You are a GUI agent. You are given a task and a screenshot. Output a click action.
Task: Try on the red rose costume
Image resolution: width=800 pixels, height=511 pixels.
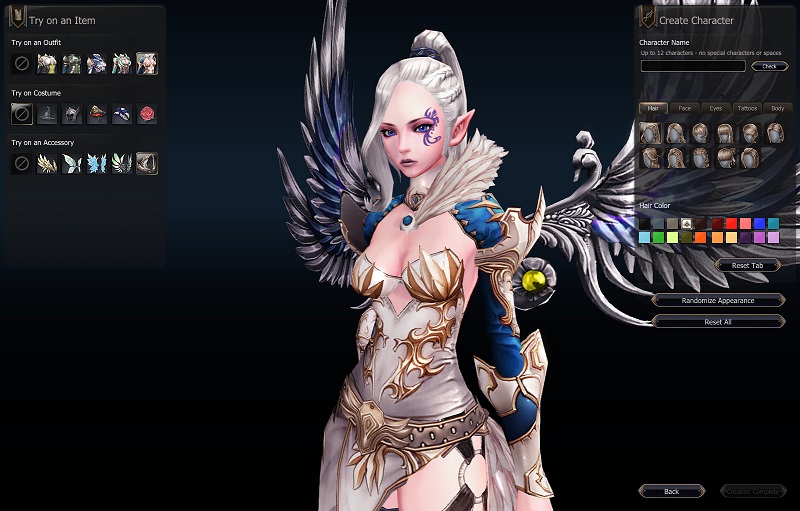(x=146, y=114)
